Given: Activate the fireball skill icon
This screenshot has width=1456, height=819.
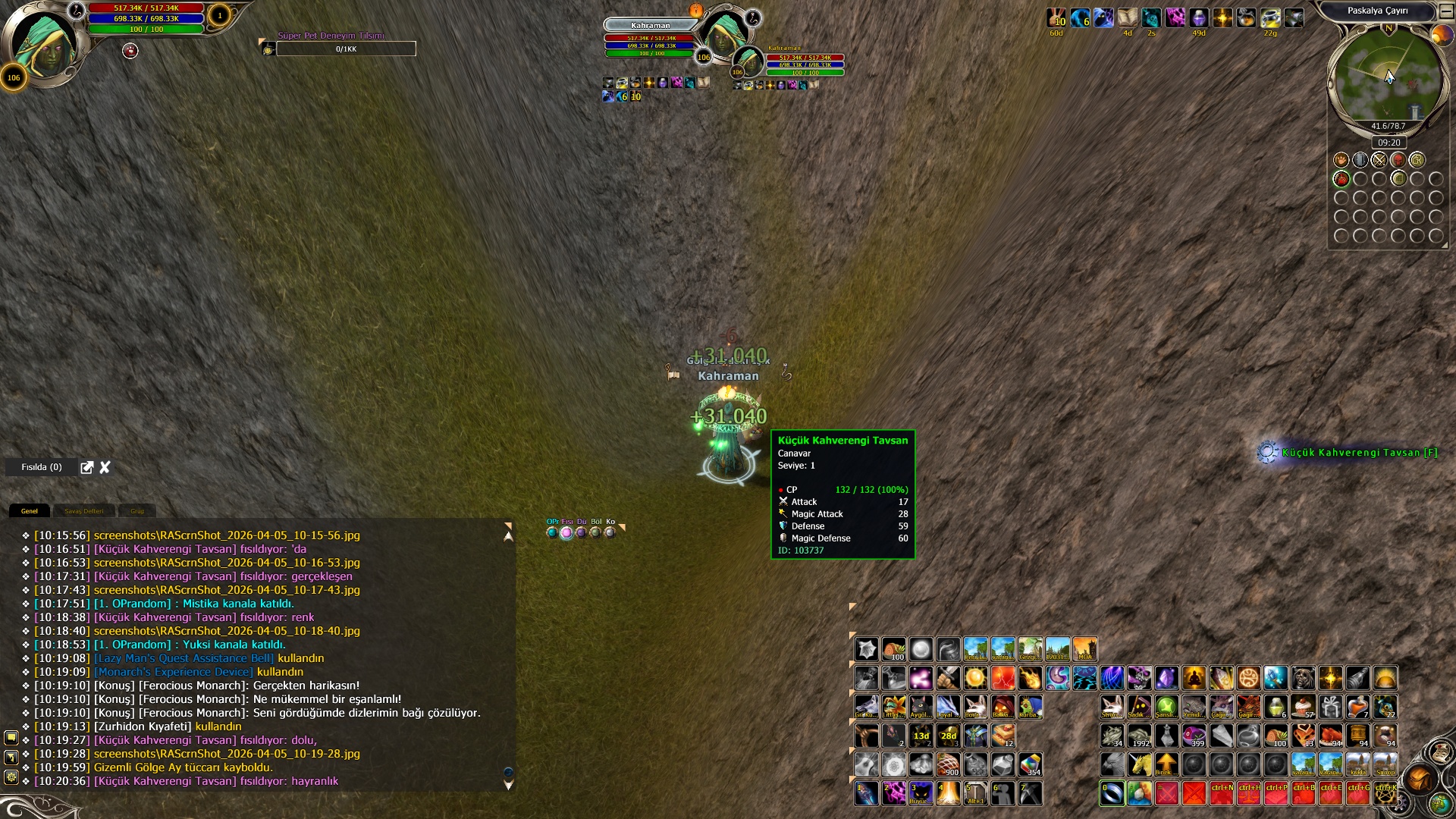Looking at the screenshot, I should point(1030,678).
